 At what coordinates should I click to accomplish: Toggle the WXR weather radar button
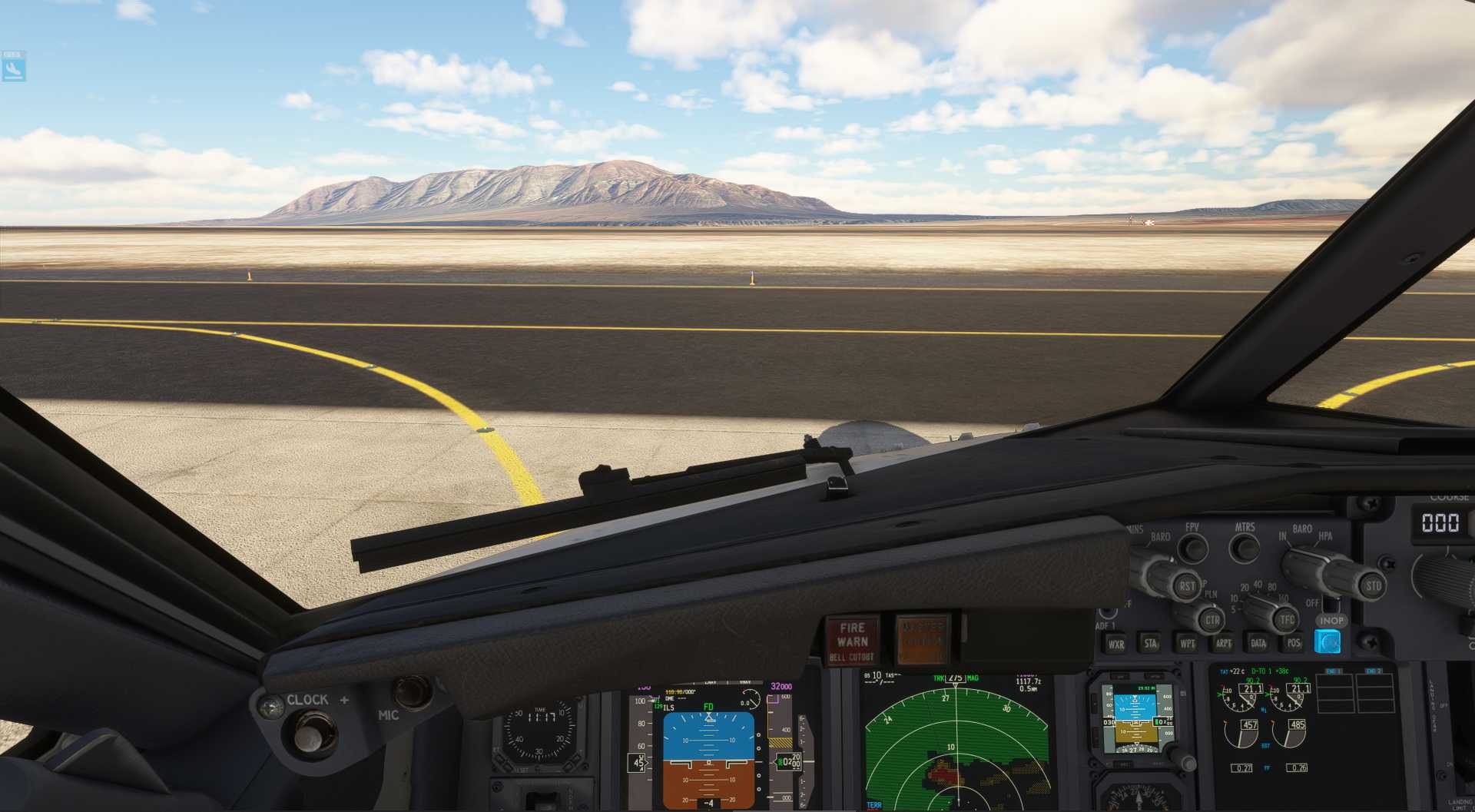coord(1115,644)
